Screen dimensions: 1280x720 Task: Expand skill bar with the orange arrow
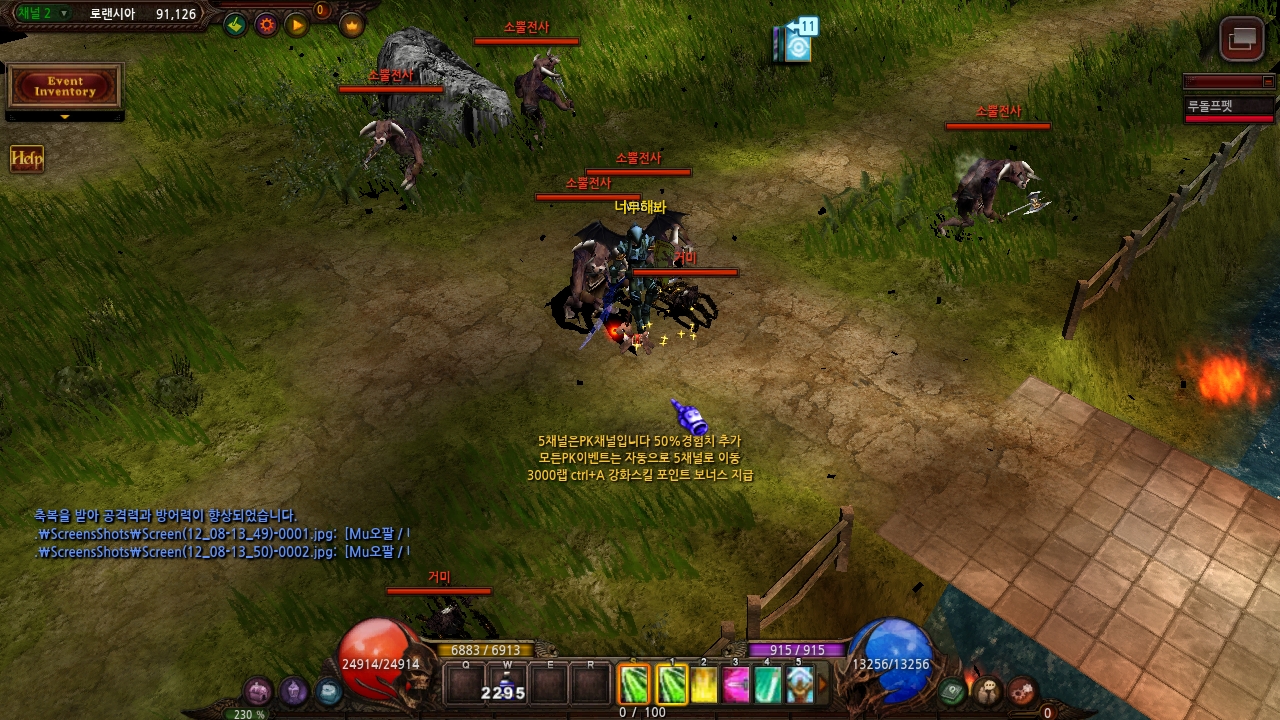[x=823, y=685]
